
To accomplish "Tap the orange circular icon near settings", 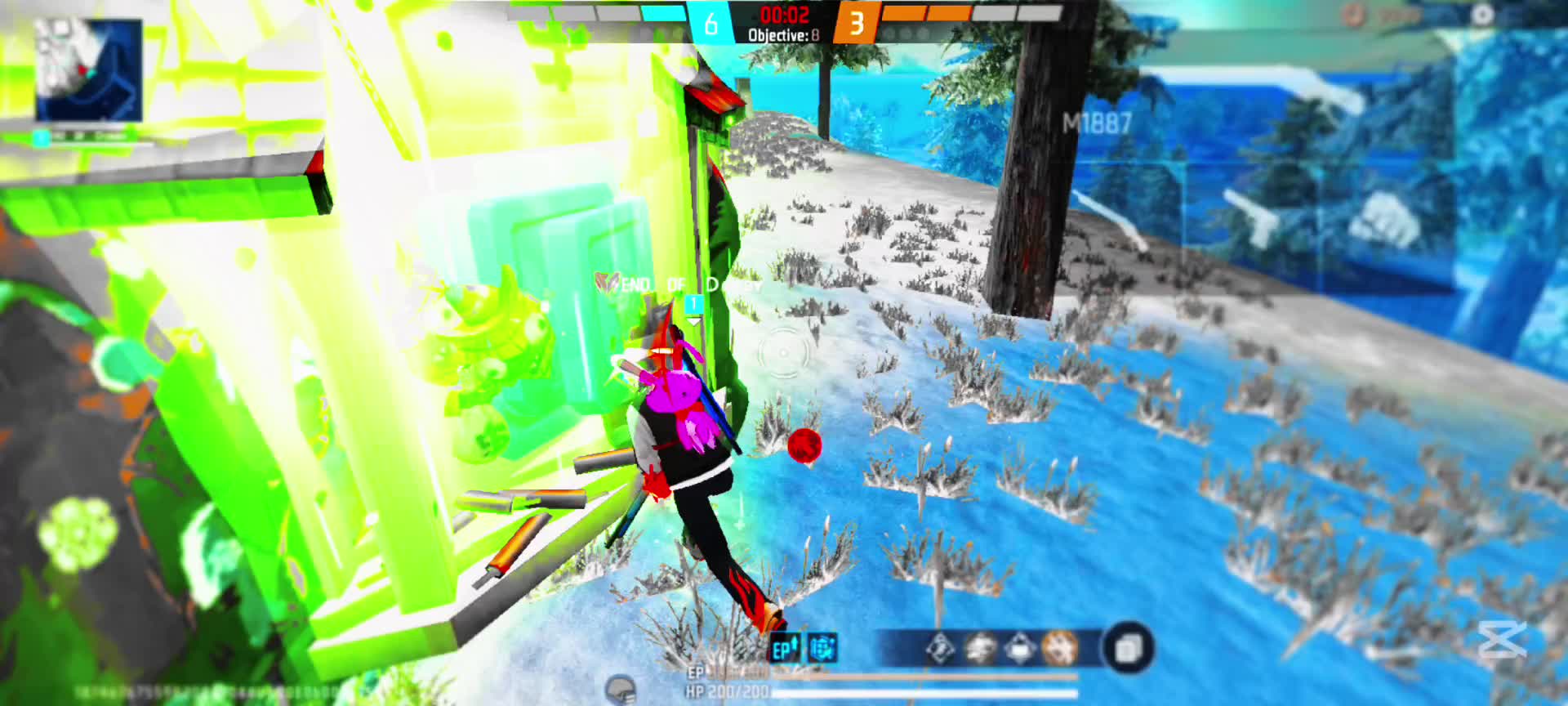I will point(1353,15).
